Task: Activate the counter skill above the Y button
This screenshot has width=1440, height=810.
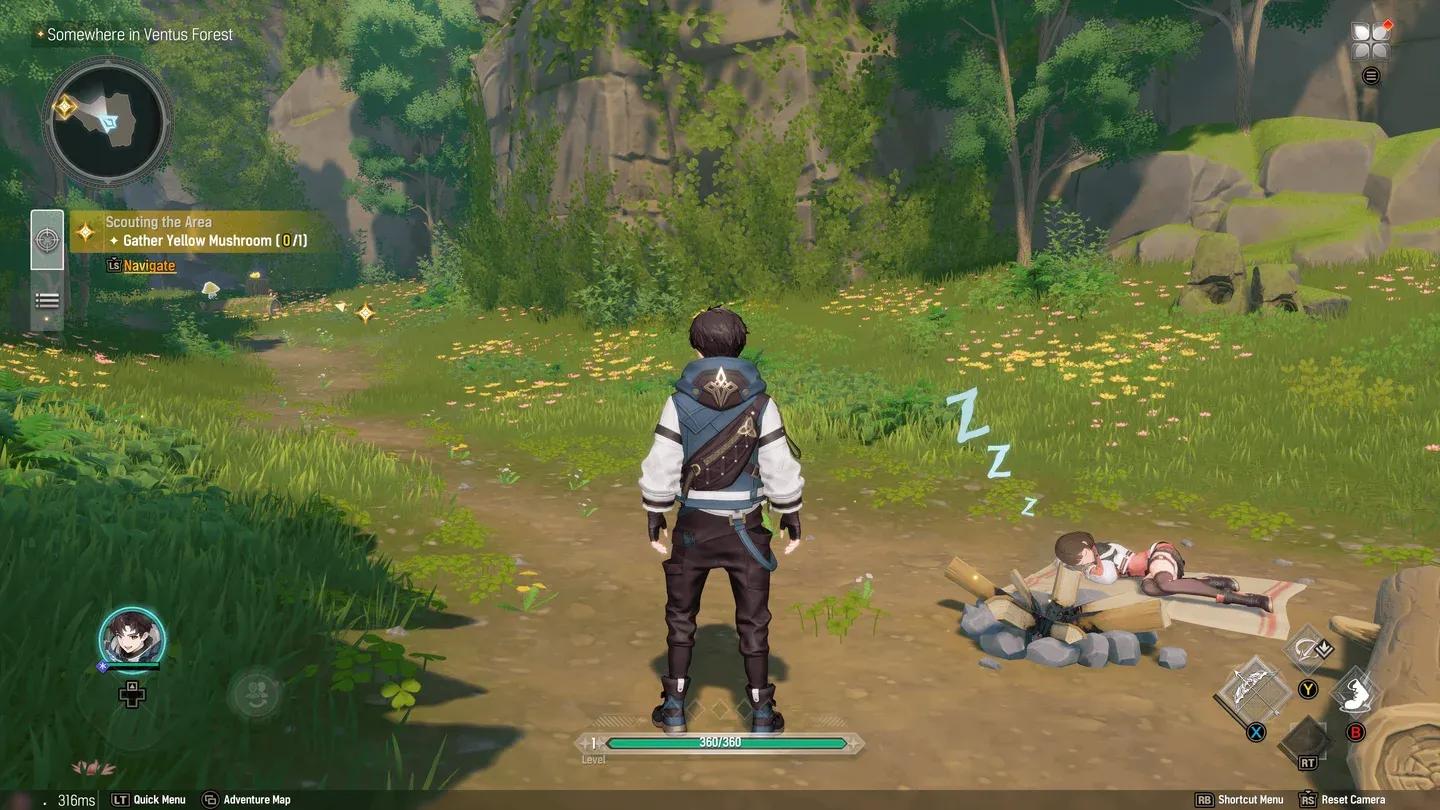Action: (x=1303, y=647)
